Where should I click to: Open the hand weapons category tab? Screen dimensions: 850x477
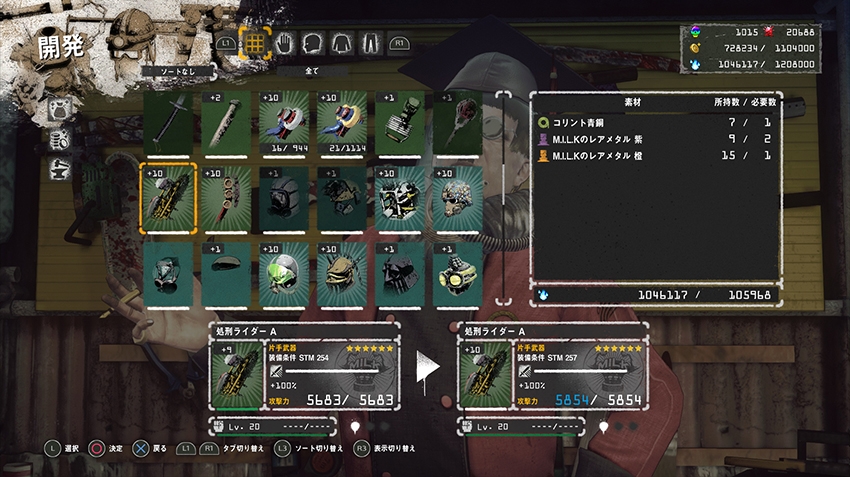click(x=285, y=44)
